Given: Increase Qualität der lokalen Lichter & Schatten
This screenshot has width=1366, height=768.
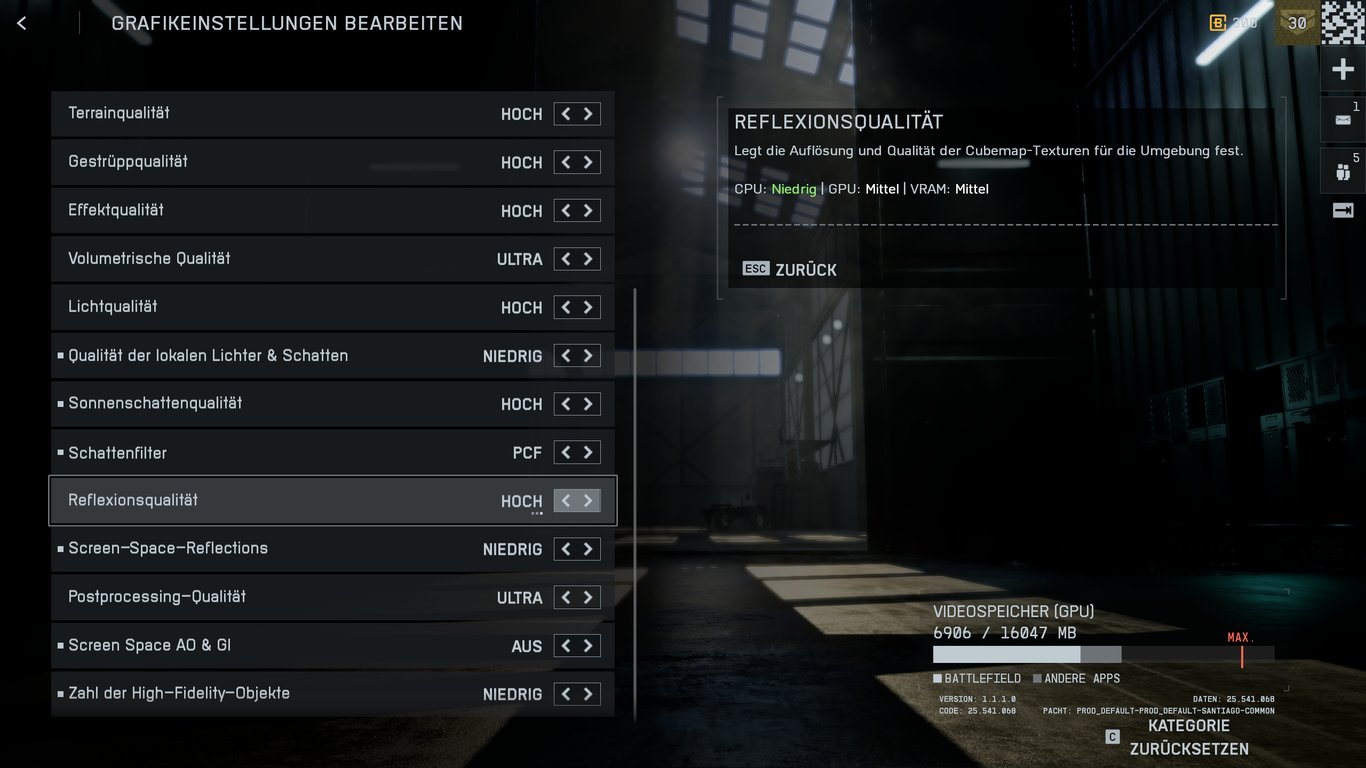Looking at the screenshot, I should tap(589, 356).
